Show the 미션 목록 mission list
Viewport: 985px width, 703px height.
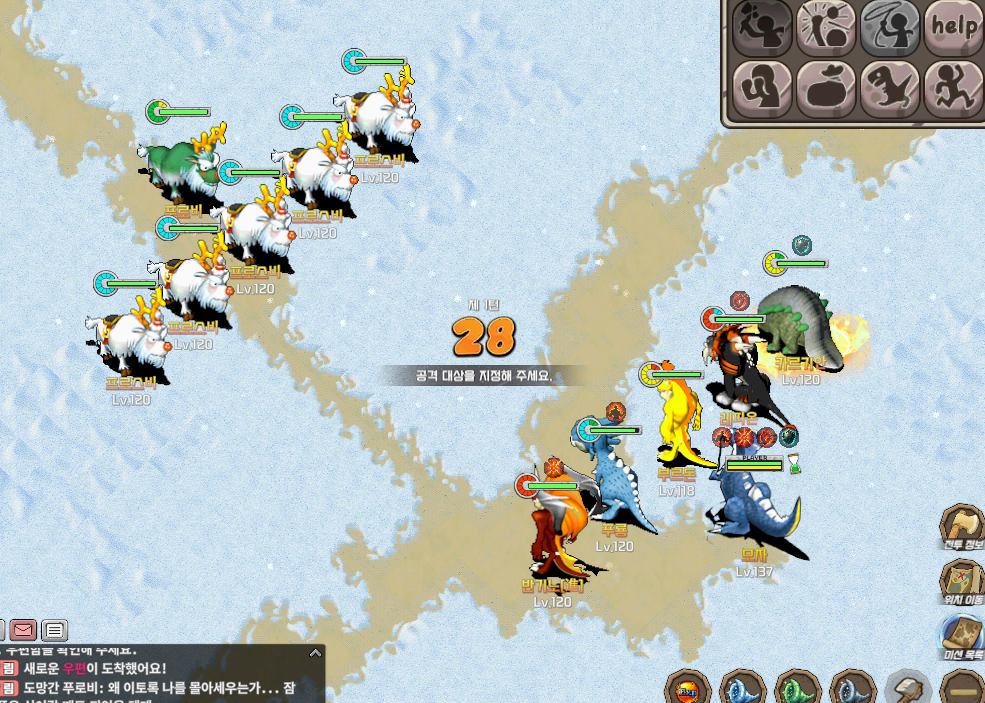963,638
